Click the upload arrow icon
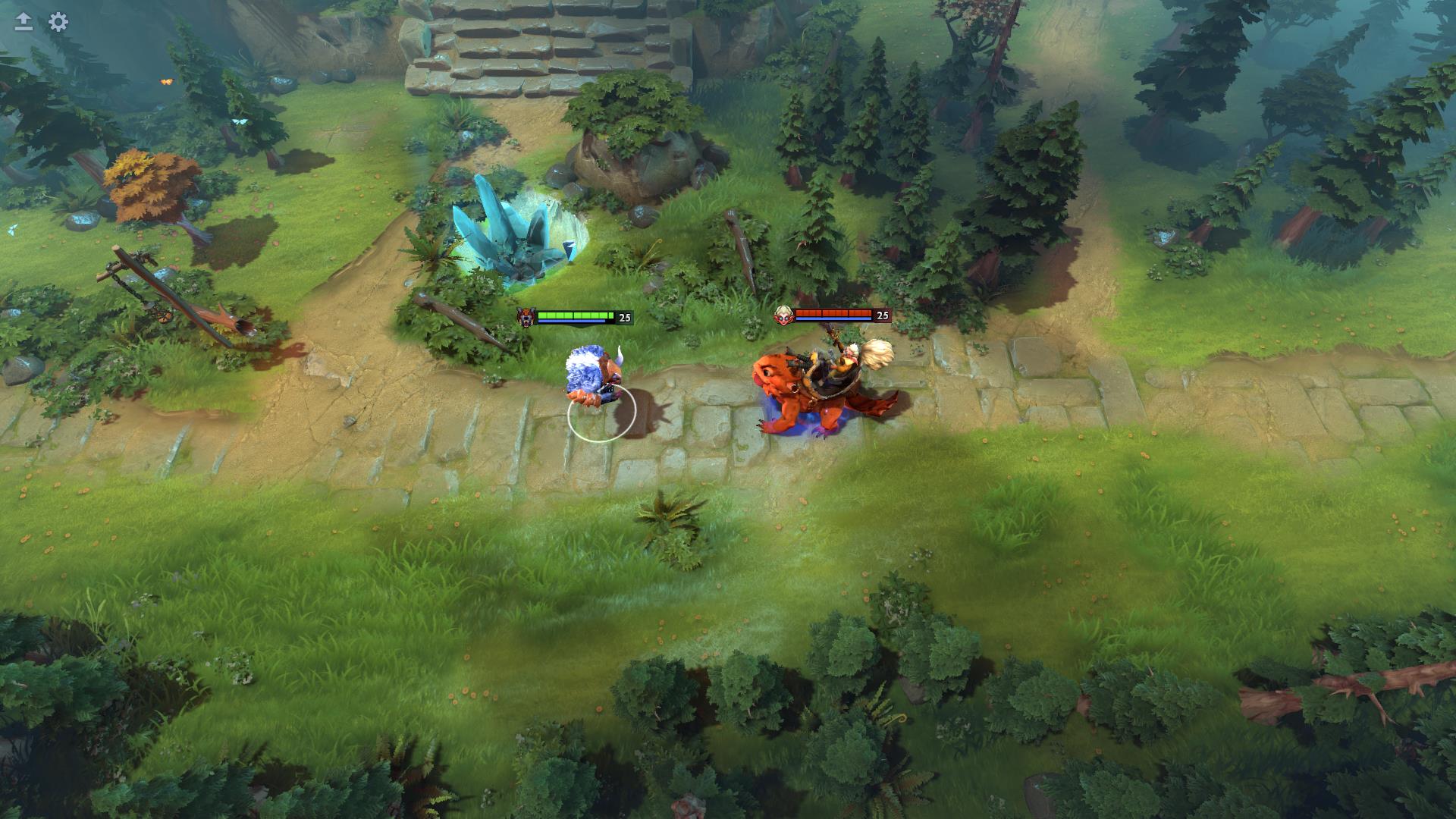 tap(24, 22)
